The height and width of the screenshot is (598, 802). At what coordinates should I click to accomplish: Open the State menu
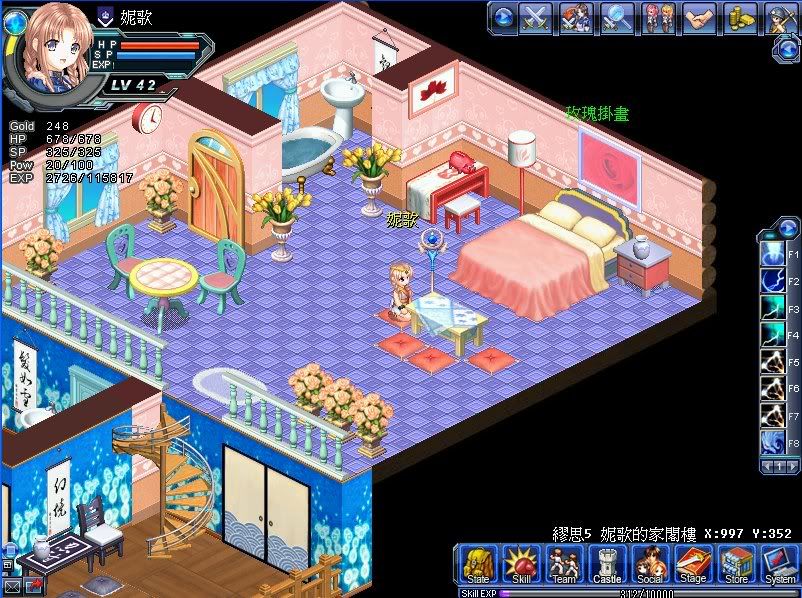point(479,563)
